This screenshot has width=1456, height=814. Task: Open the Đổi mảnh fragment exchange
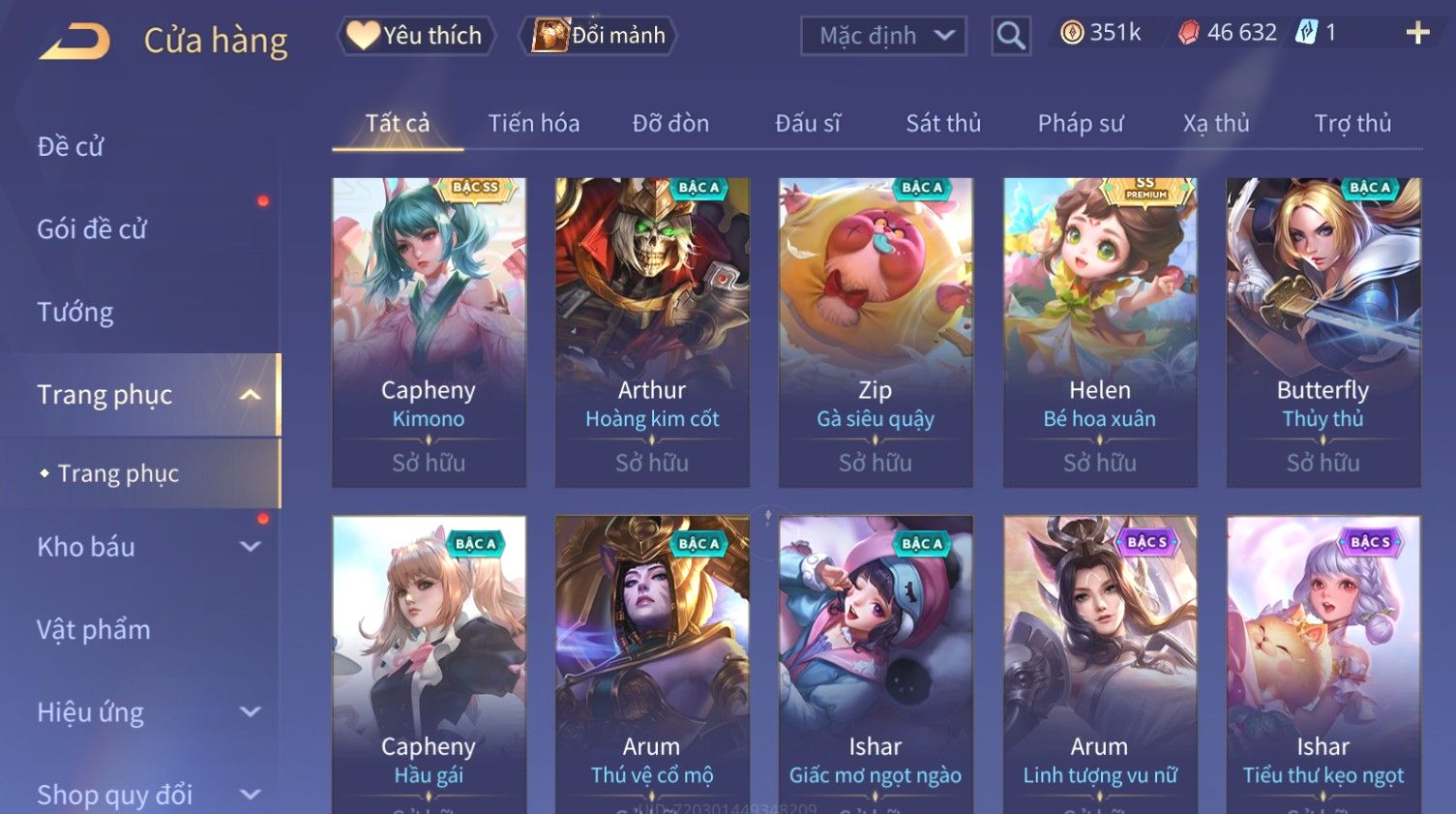click(599, 36)
